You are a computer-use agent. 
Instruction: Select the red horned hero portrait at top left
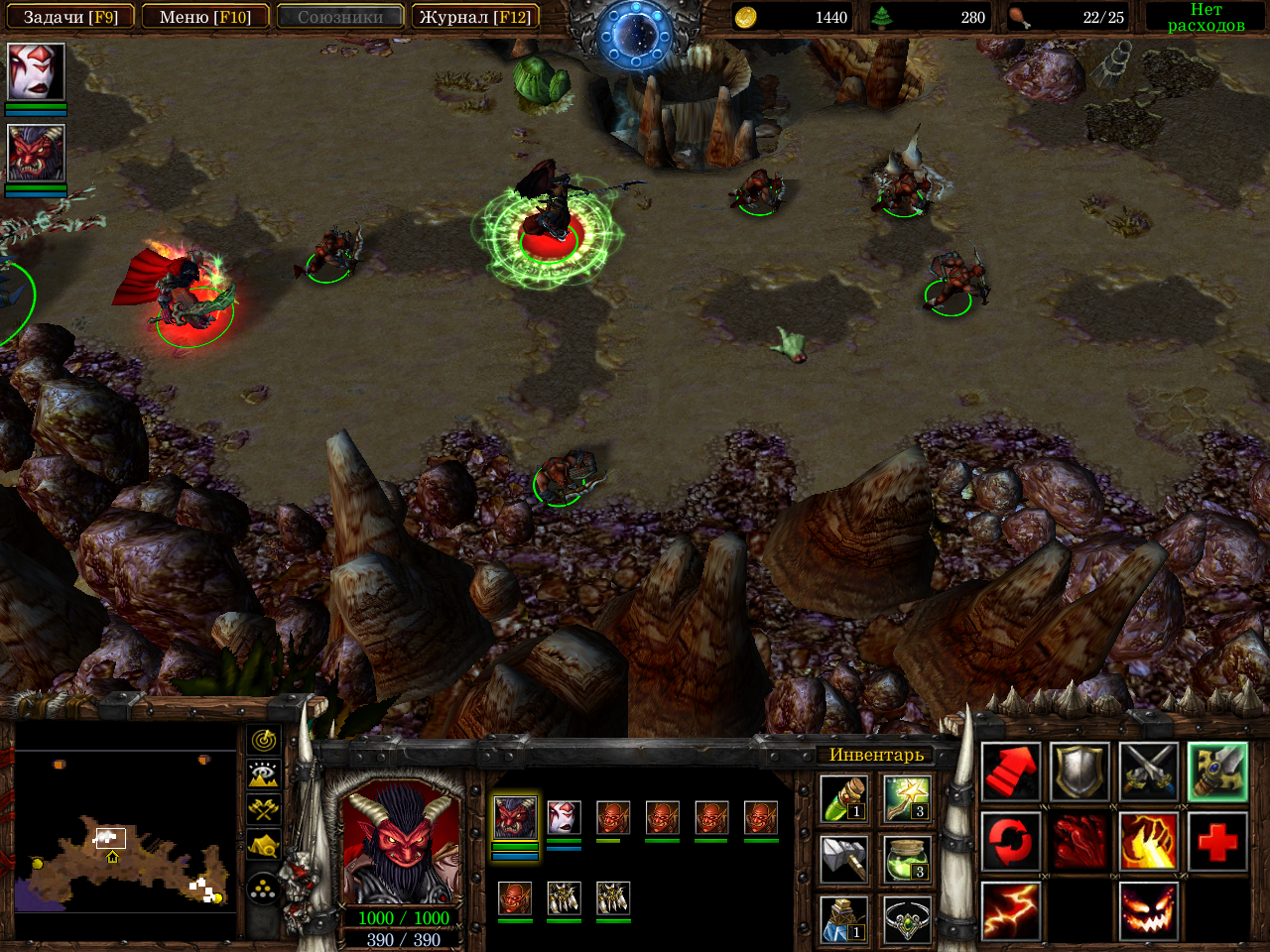pos(37,153)
